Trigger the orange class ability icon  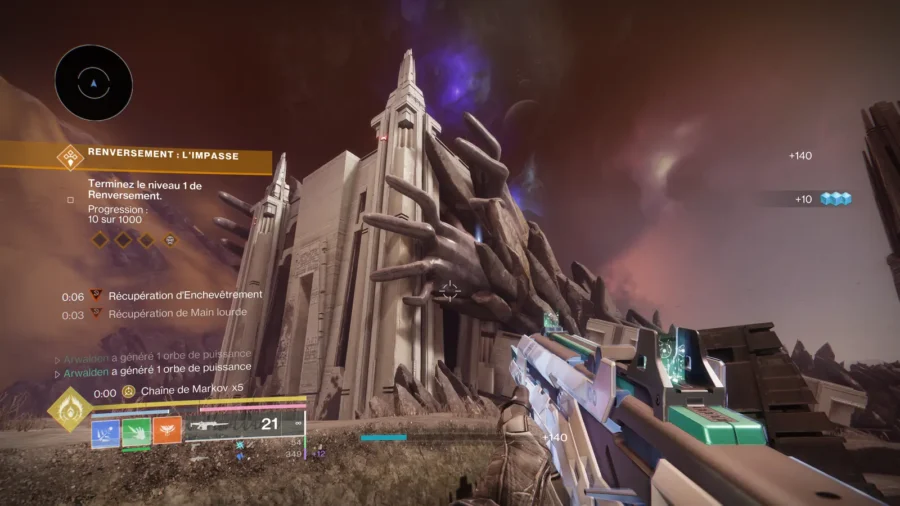click(167, 430)
